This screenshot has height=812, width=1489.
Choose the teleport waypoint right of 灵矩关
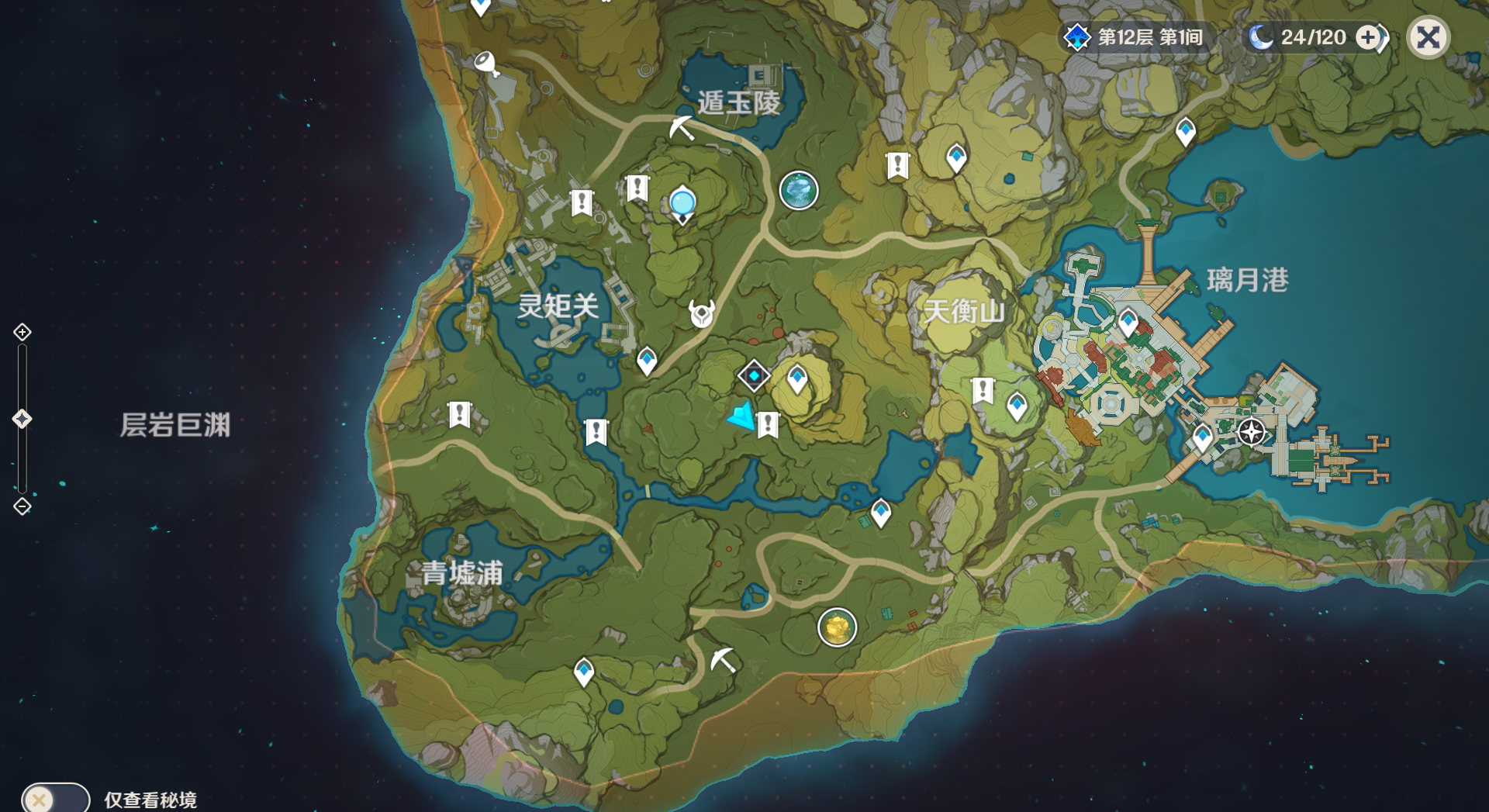(x=647, y=360)
